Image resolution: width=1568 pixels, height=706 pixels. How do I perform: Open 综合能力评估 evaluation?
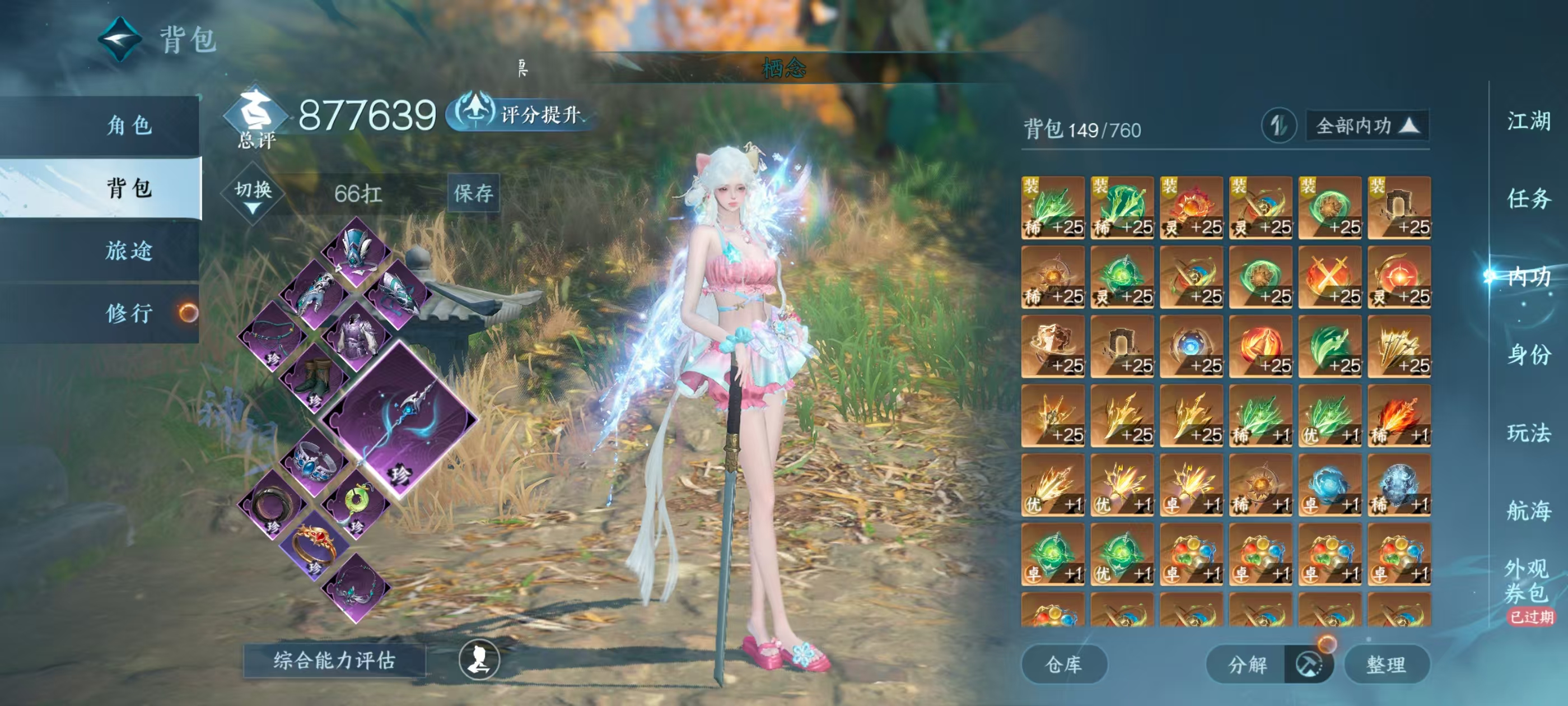point(334,660)
